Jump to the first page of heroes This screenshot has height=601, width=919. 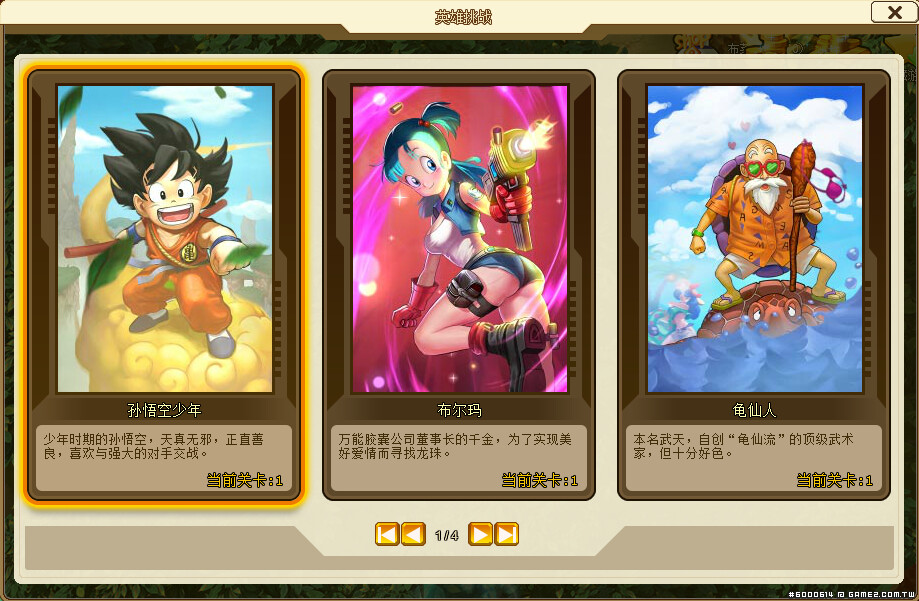pos(387,534)
